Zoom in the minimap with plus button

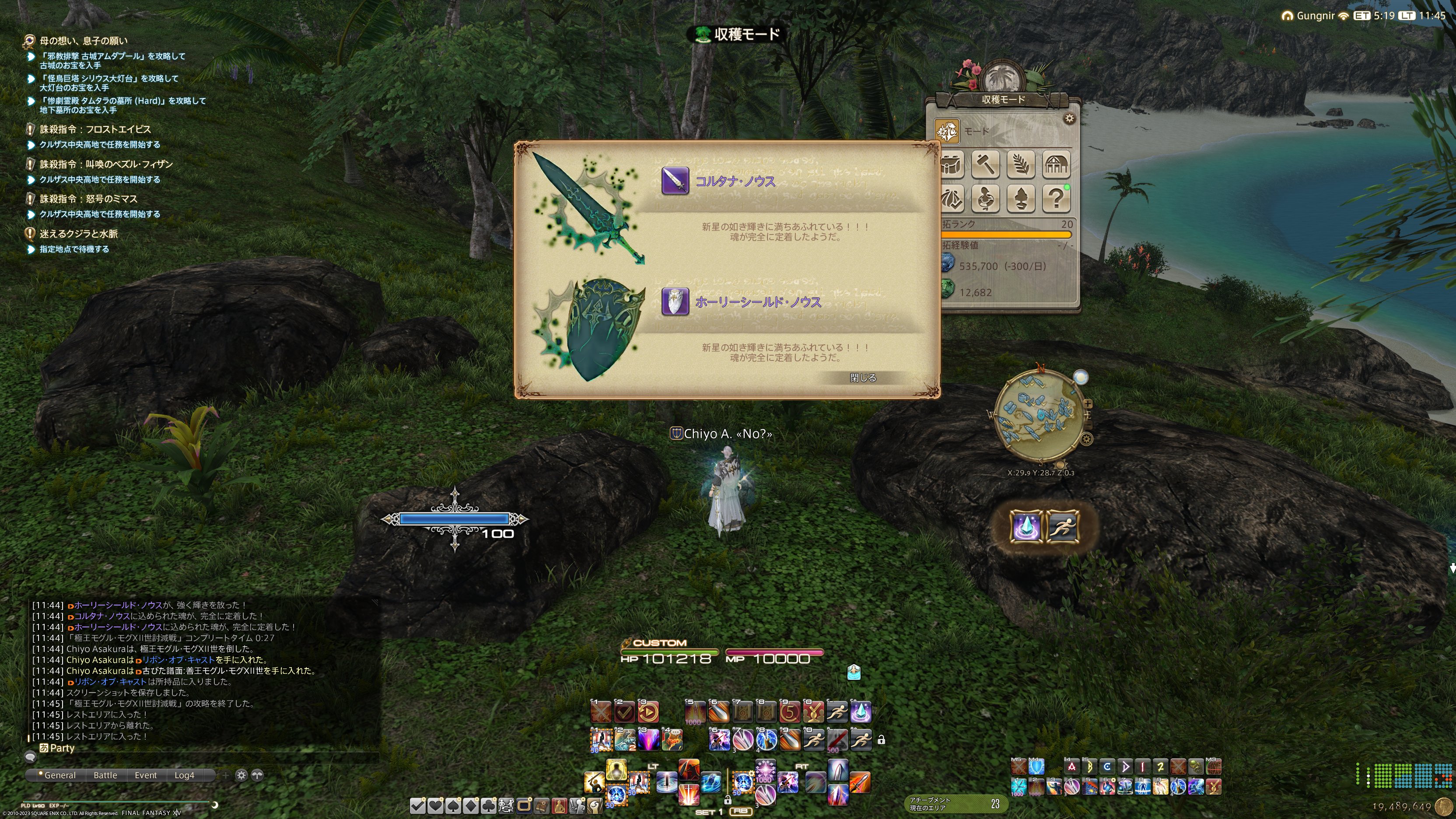[1088, 404]
